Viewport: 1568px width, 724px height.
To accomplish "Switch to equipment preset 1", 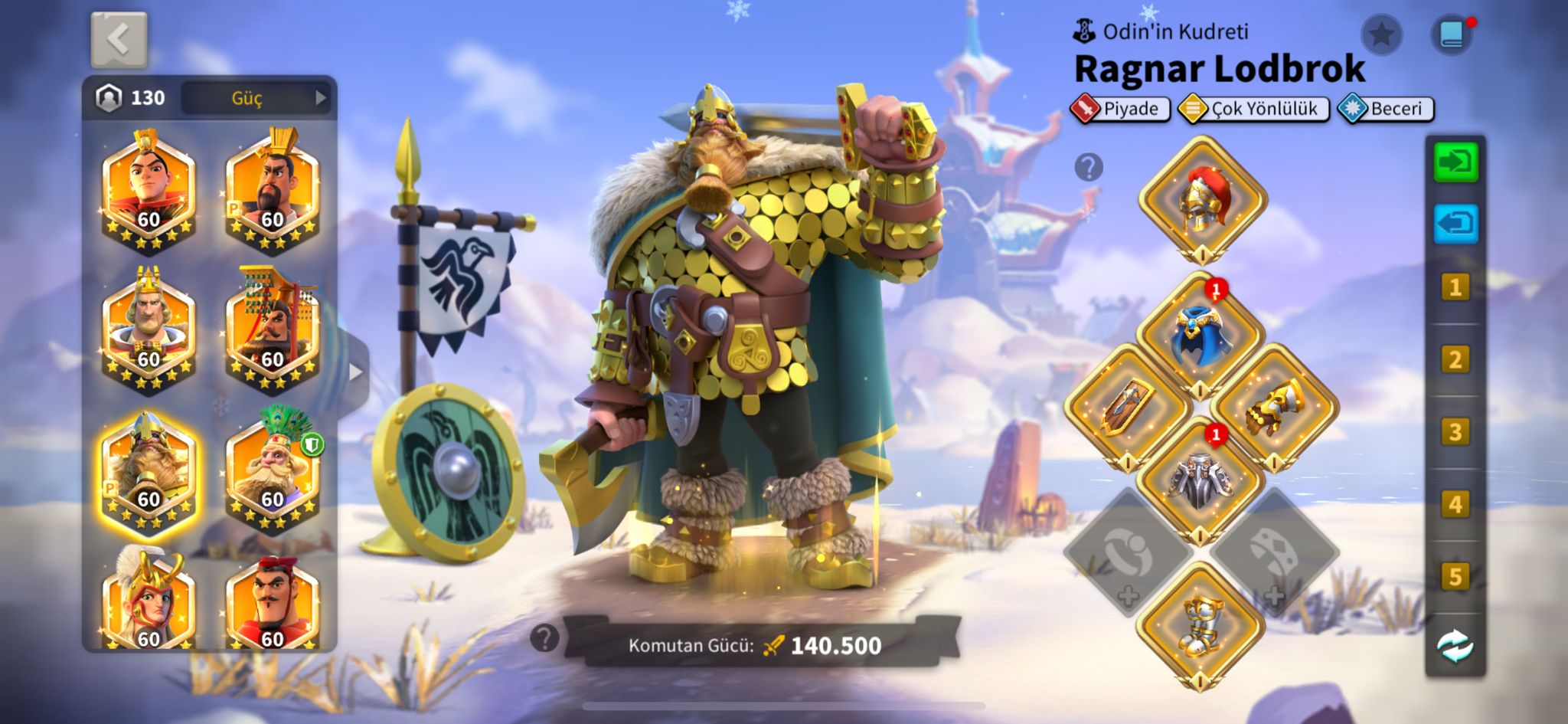I will (1455, 288).
